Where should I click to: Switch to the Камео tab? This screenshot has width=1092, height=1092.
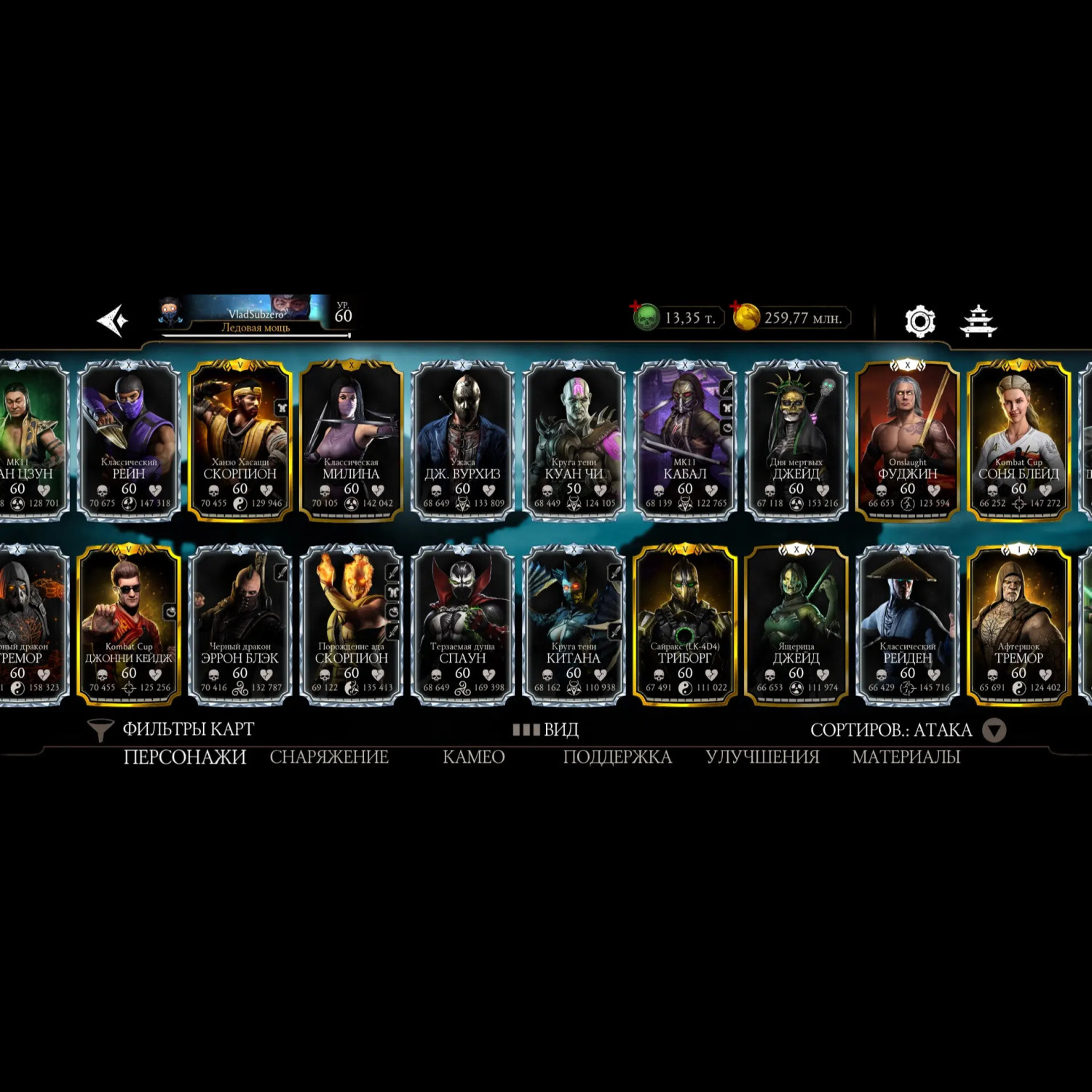(x=473, y=757)
